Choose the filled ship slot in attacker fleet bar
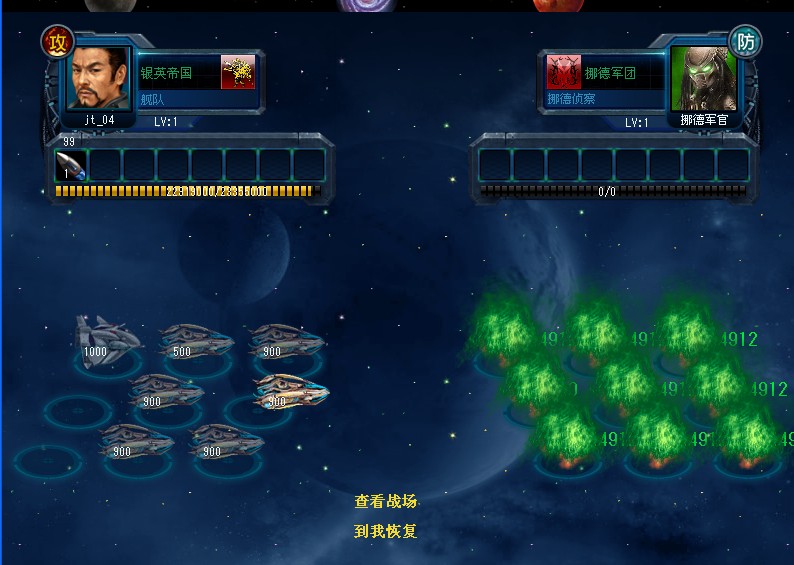794x565 pixels. tap(71, 165)
